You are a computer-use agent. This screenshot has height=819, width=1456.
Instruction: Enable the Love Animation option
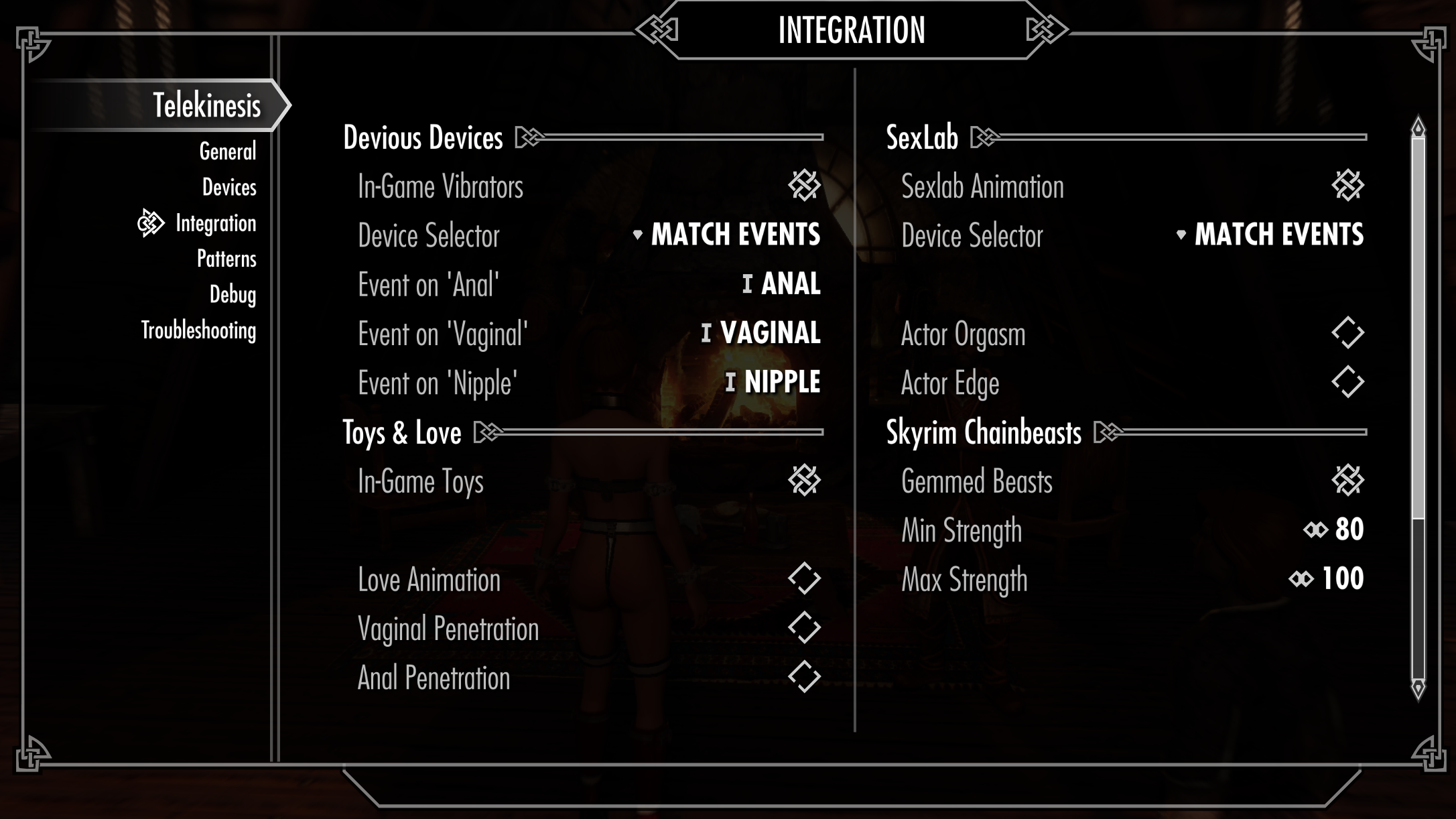pos(804,579)
